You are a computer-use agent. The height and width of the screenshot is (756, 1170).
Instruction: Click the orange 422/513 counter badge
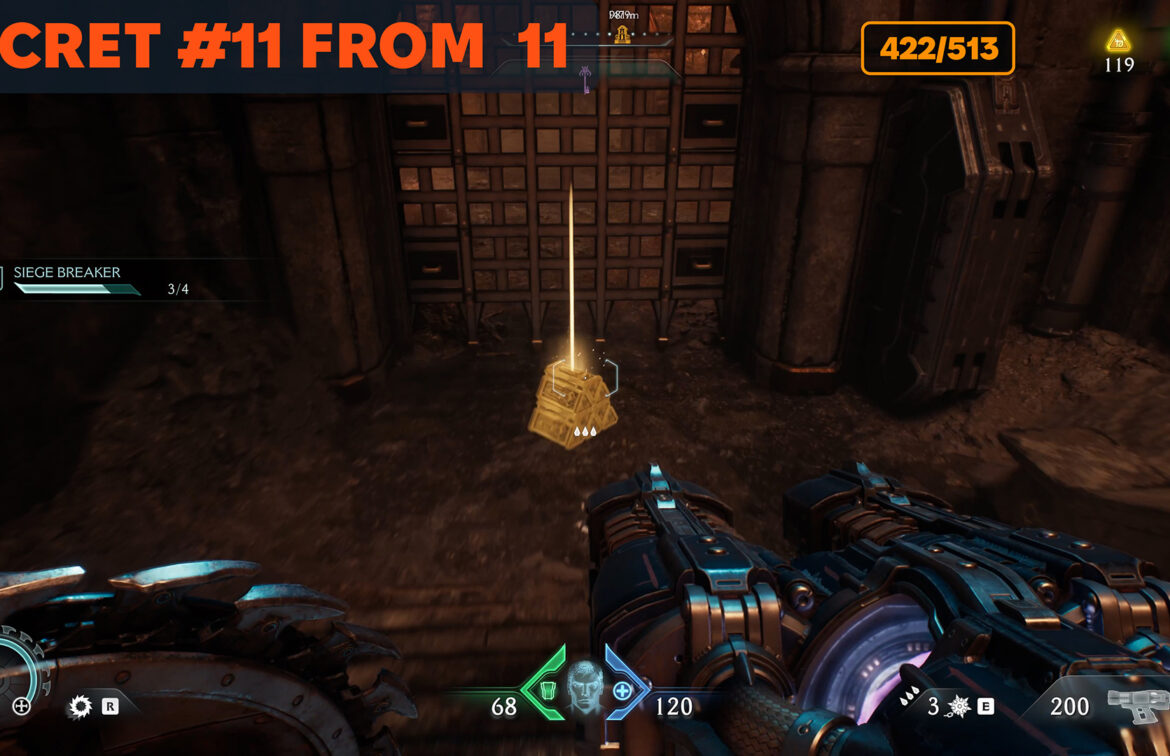(x=937, y=48)
